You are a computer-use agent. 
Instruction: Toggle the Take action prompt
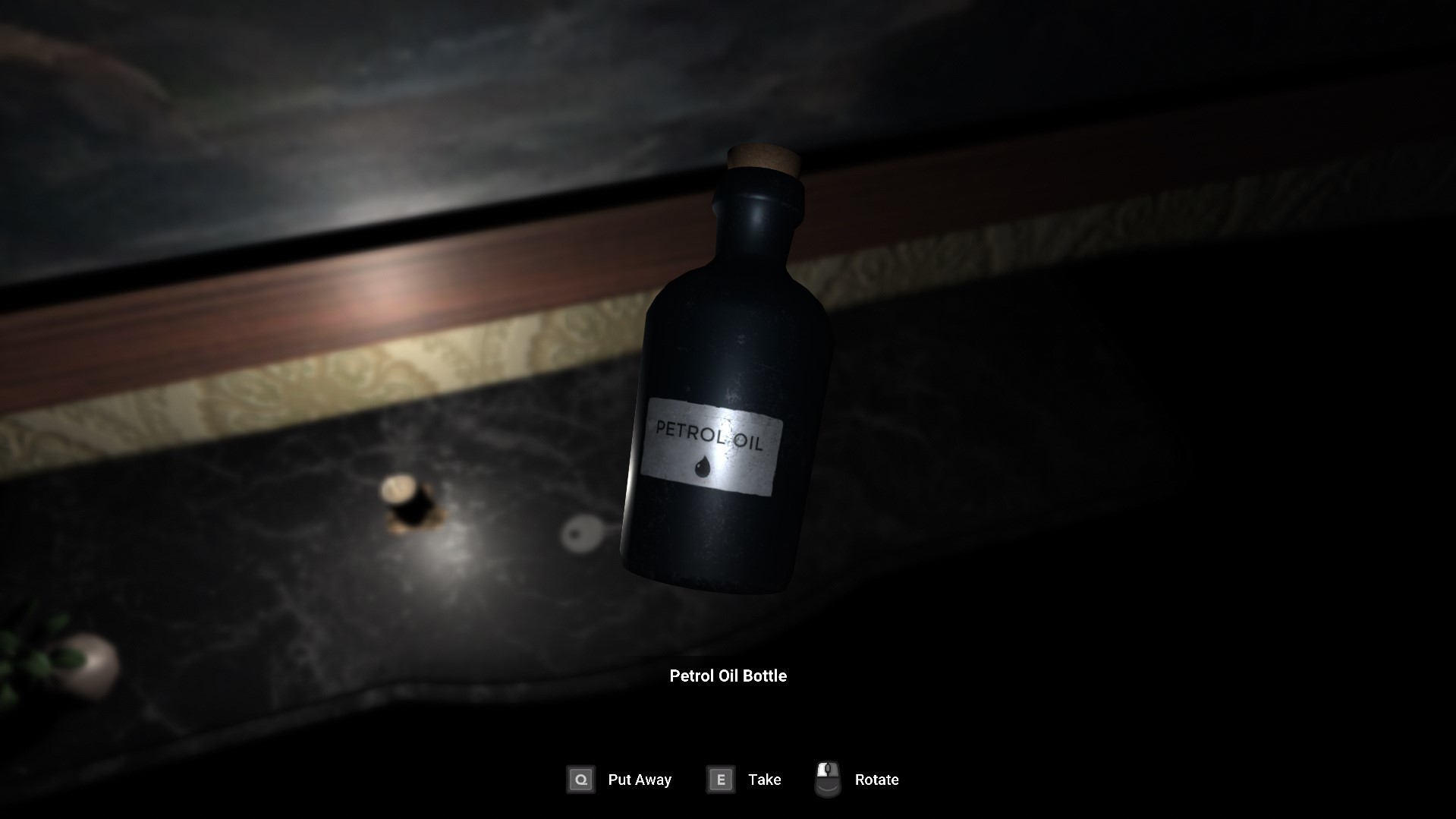click(x=764, y=780)
